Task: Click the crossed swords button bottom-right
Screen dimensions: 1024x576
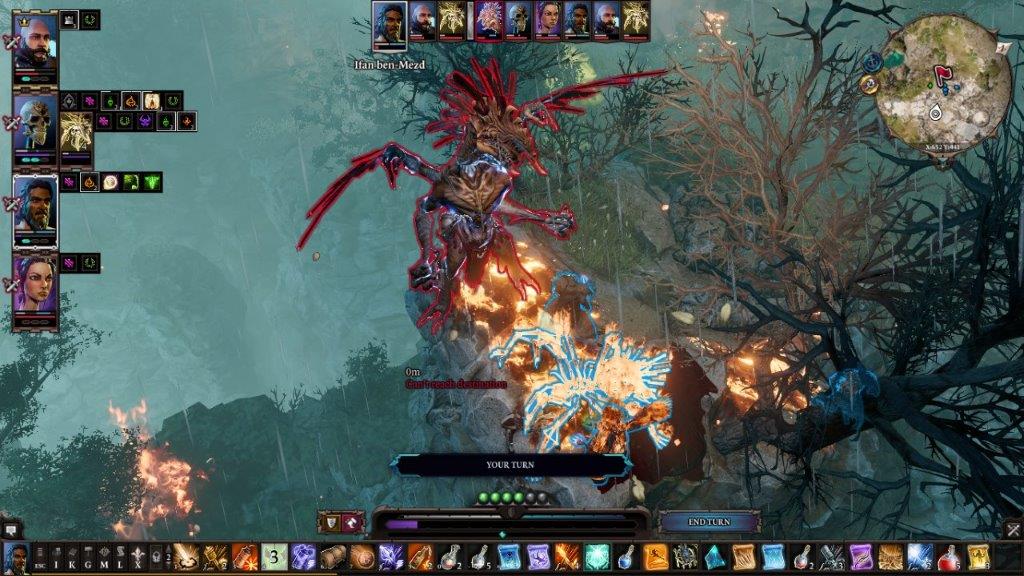Action: 1012,530
